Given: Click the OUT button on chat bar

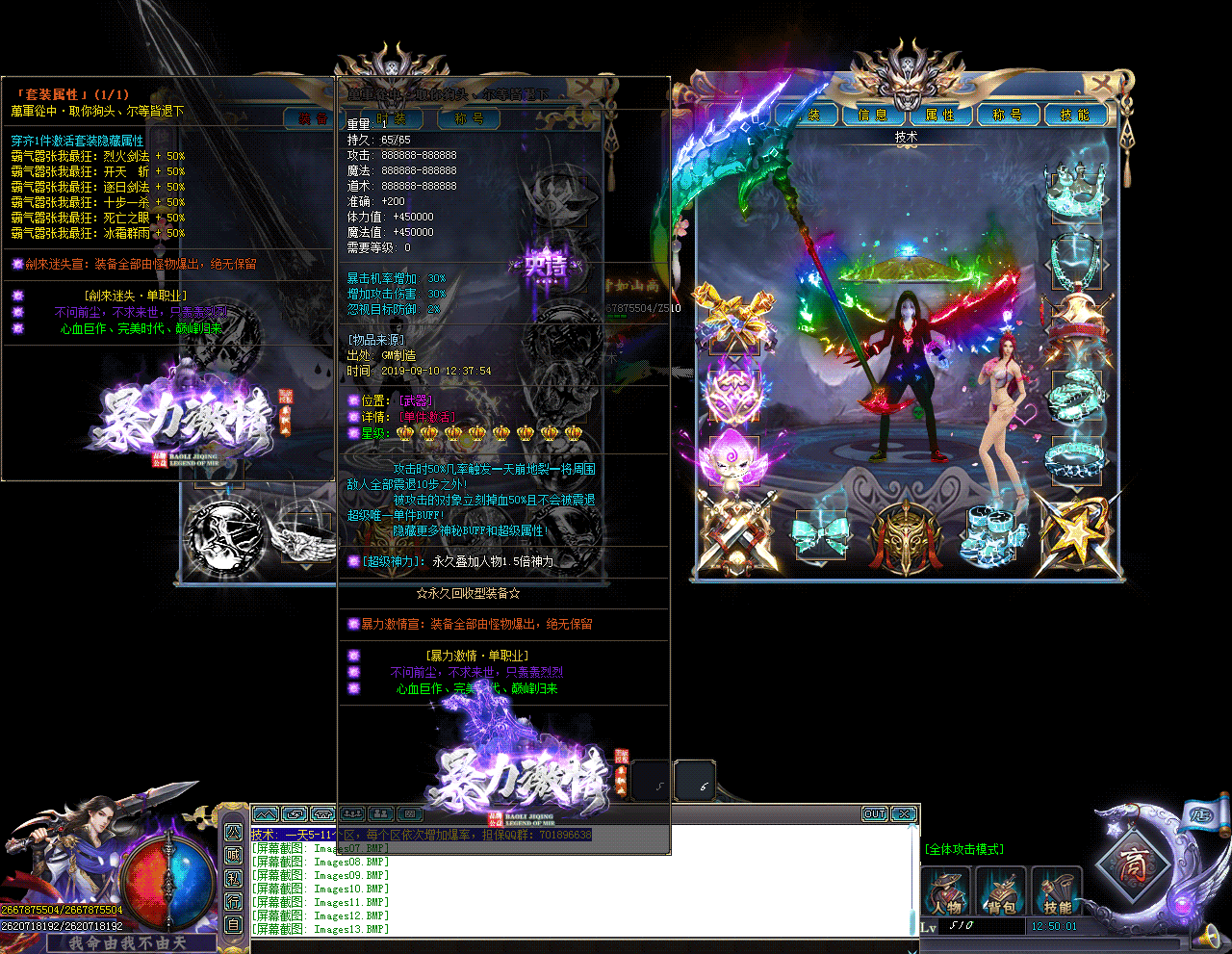Looking at the screenshot, I should click(x=874, y=814).
